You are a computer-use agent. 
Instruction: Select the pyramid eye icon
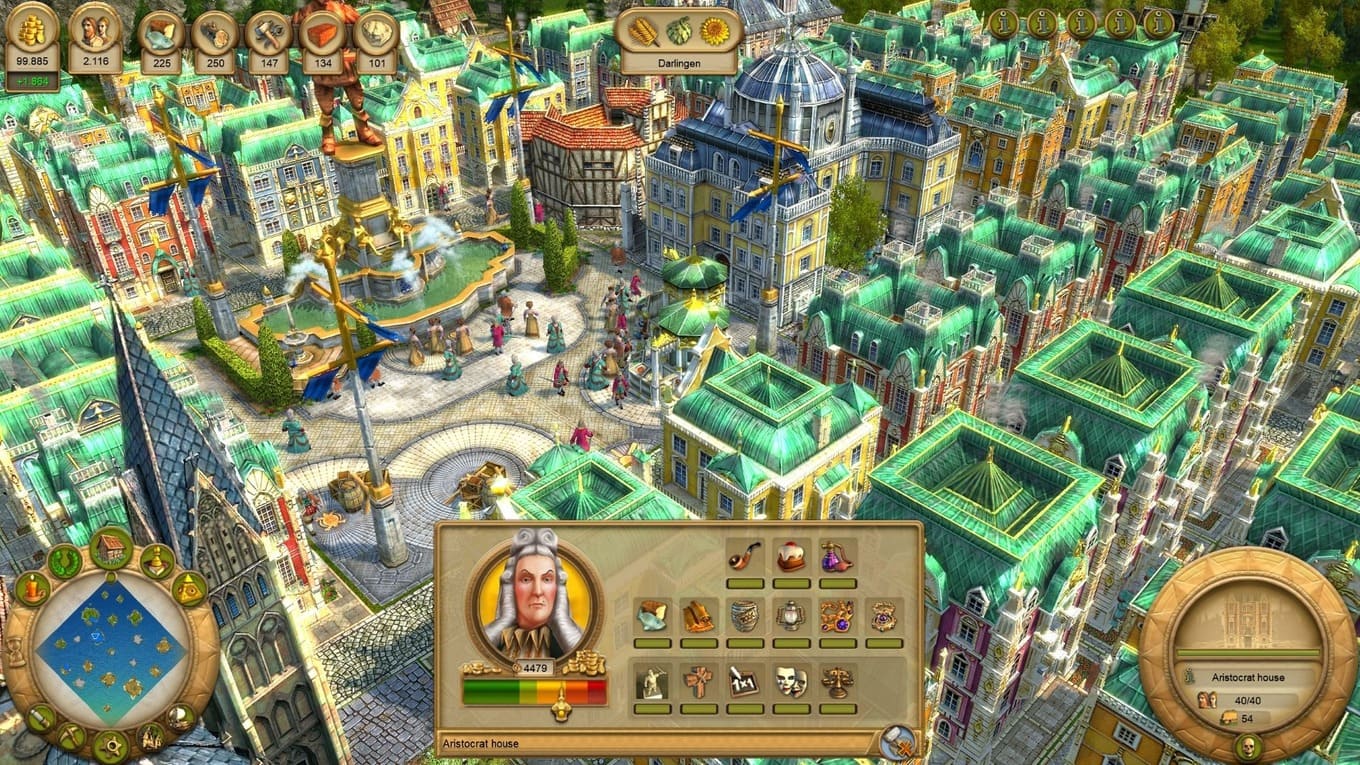pos(188,589)
